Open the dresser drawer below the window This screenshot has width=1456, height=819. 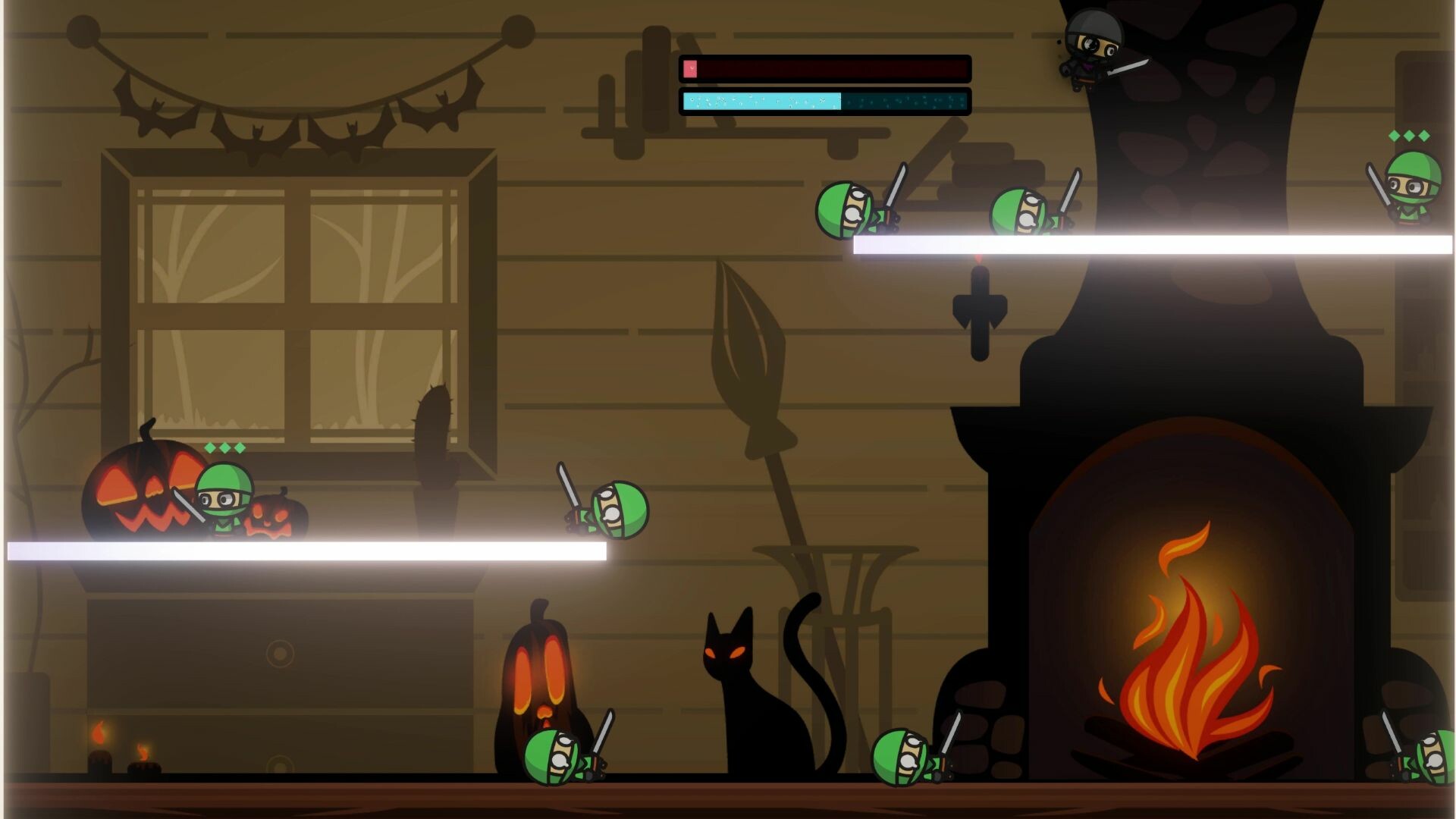coord(281,652)
